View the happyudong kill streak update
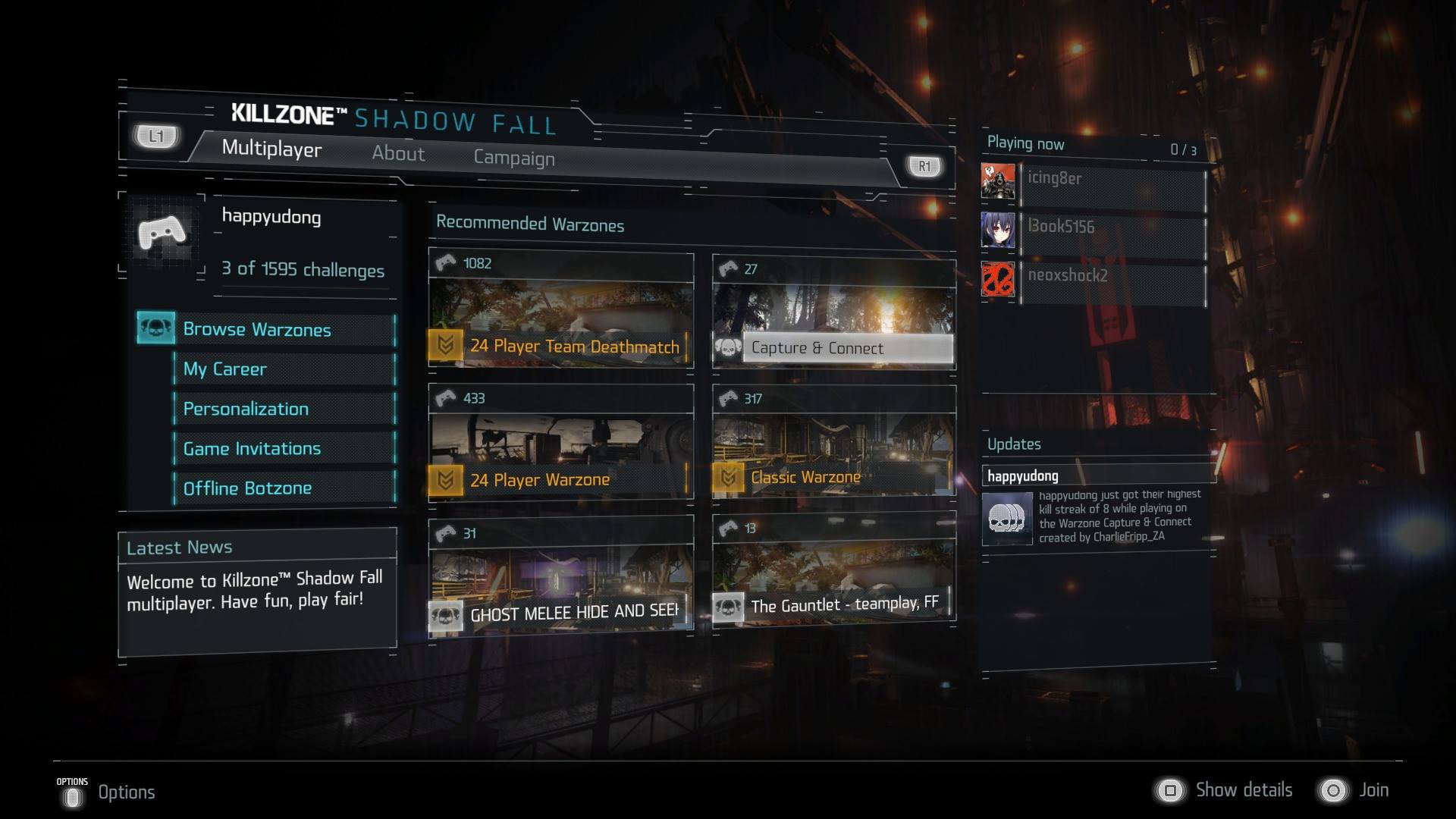The height and width of the screenshot is (819, 1456). tap(1098, 516)
